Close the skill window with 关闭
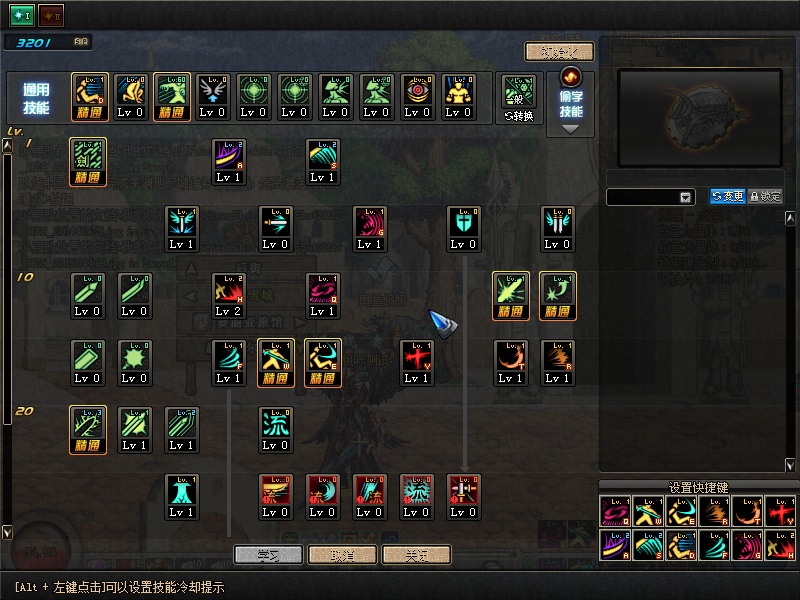This screenshot has width=800, height=600. click(x=416, y=555)
